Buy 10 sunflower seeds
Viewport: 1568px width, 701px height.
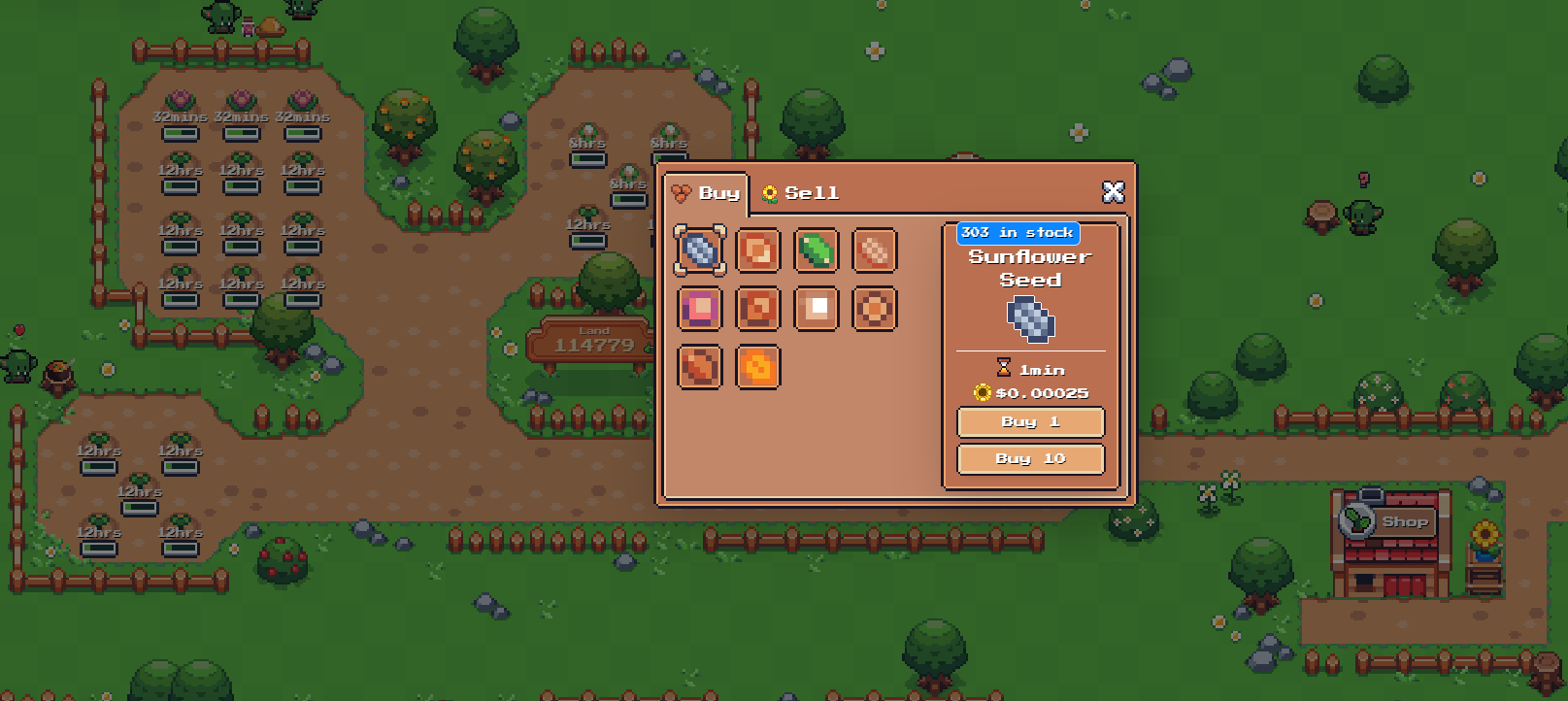[x=1030, y=459]
